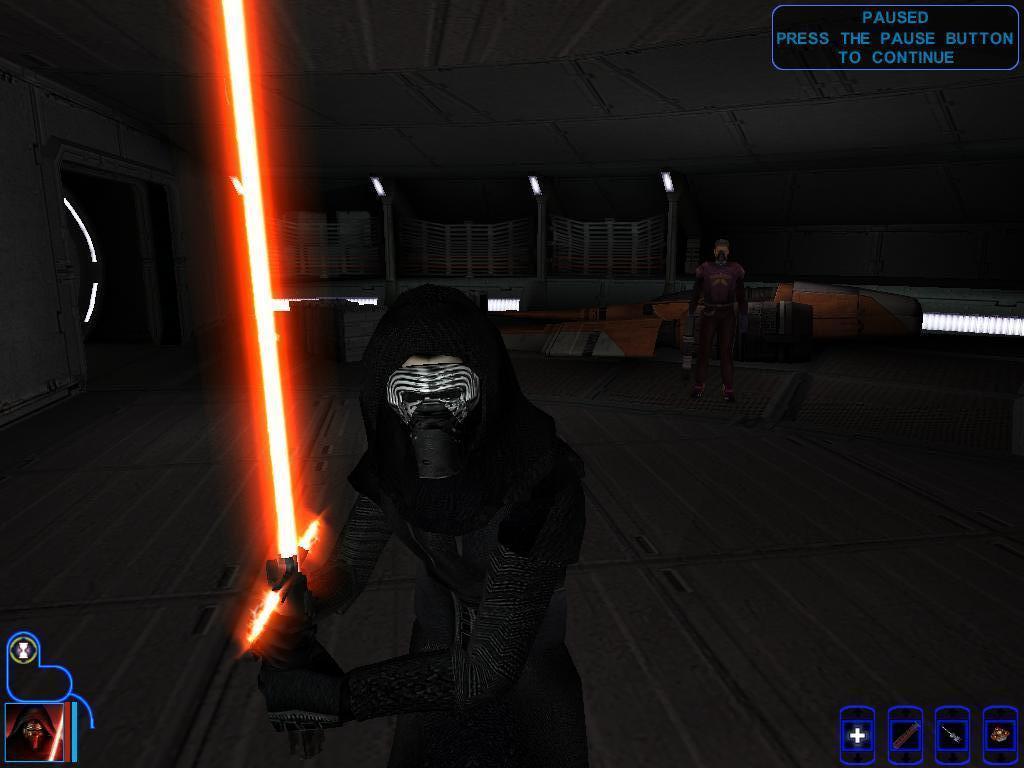
Task: Activate the red cylinder item slot
Action: click(905, 736)
